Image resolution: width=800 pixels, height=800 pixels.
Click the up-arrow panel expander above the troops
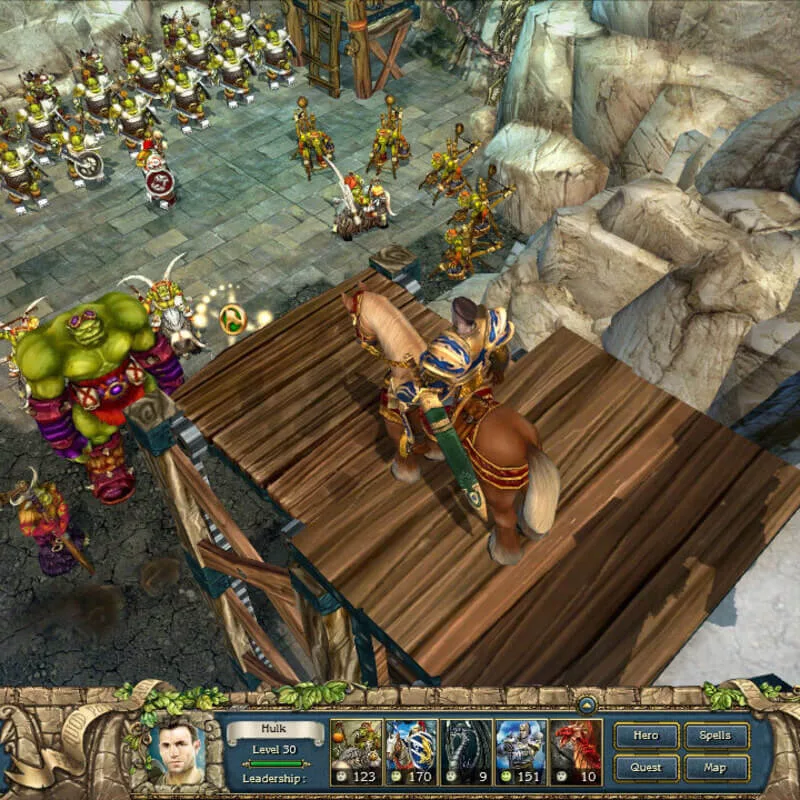tap(588, 703)
